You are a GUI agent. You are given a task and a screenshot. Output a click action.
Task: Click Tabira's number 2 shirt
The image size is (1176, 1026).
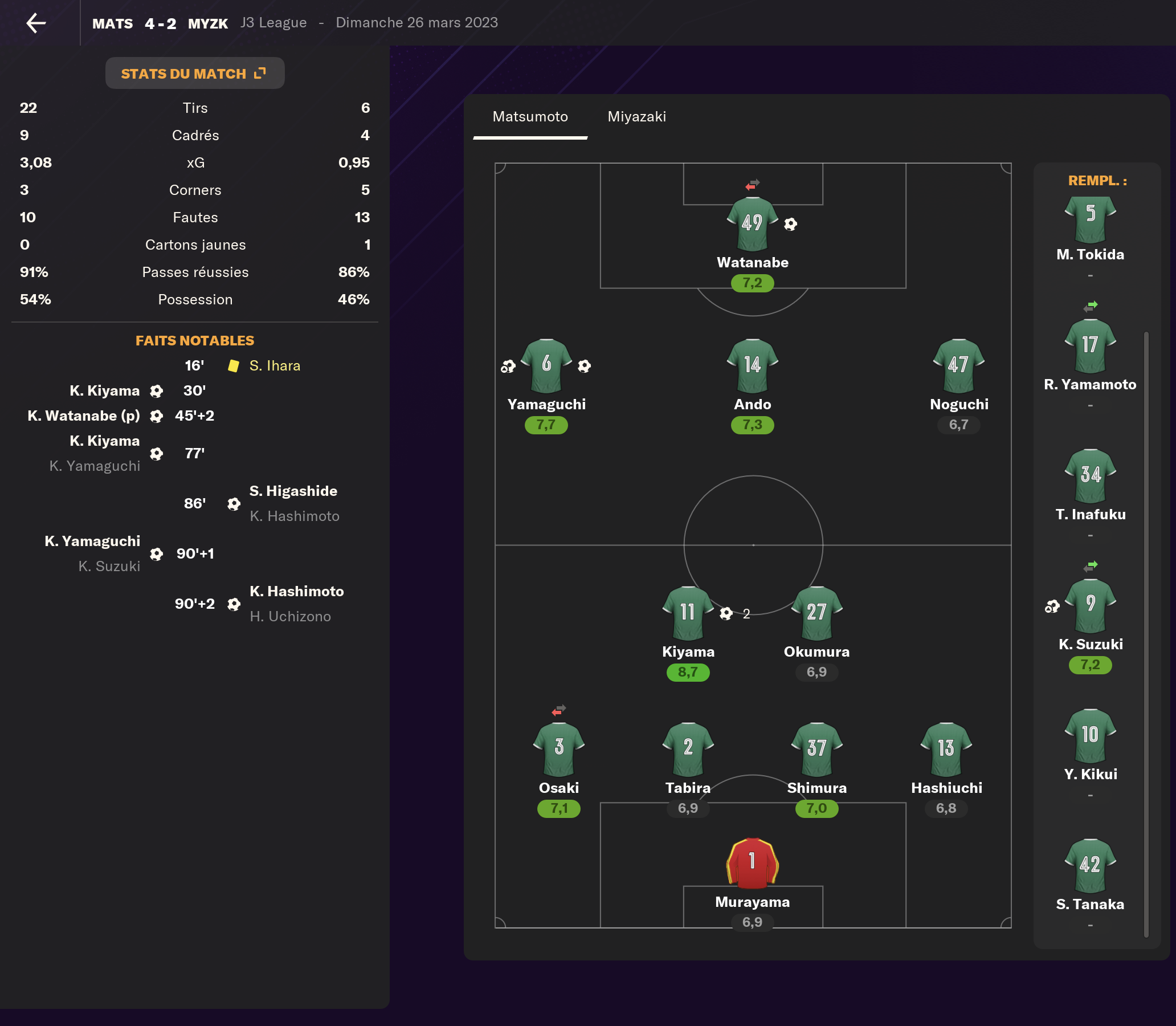pyautogui.click(x=688, y=748)
